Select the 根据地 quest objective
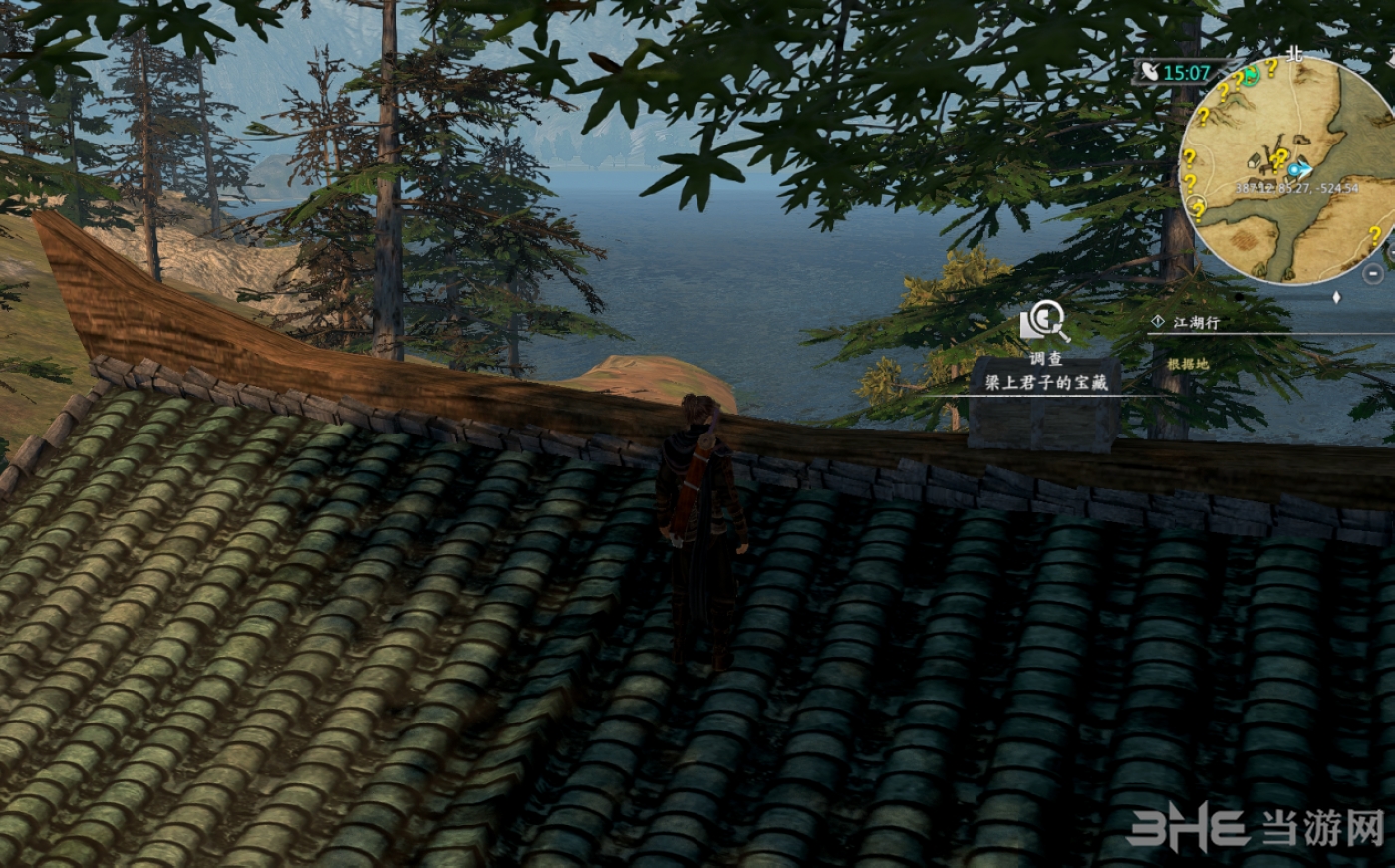This screenshot has height=868, width=1395. point(1188,364)
